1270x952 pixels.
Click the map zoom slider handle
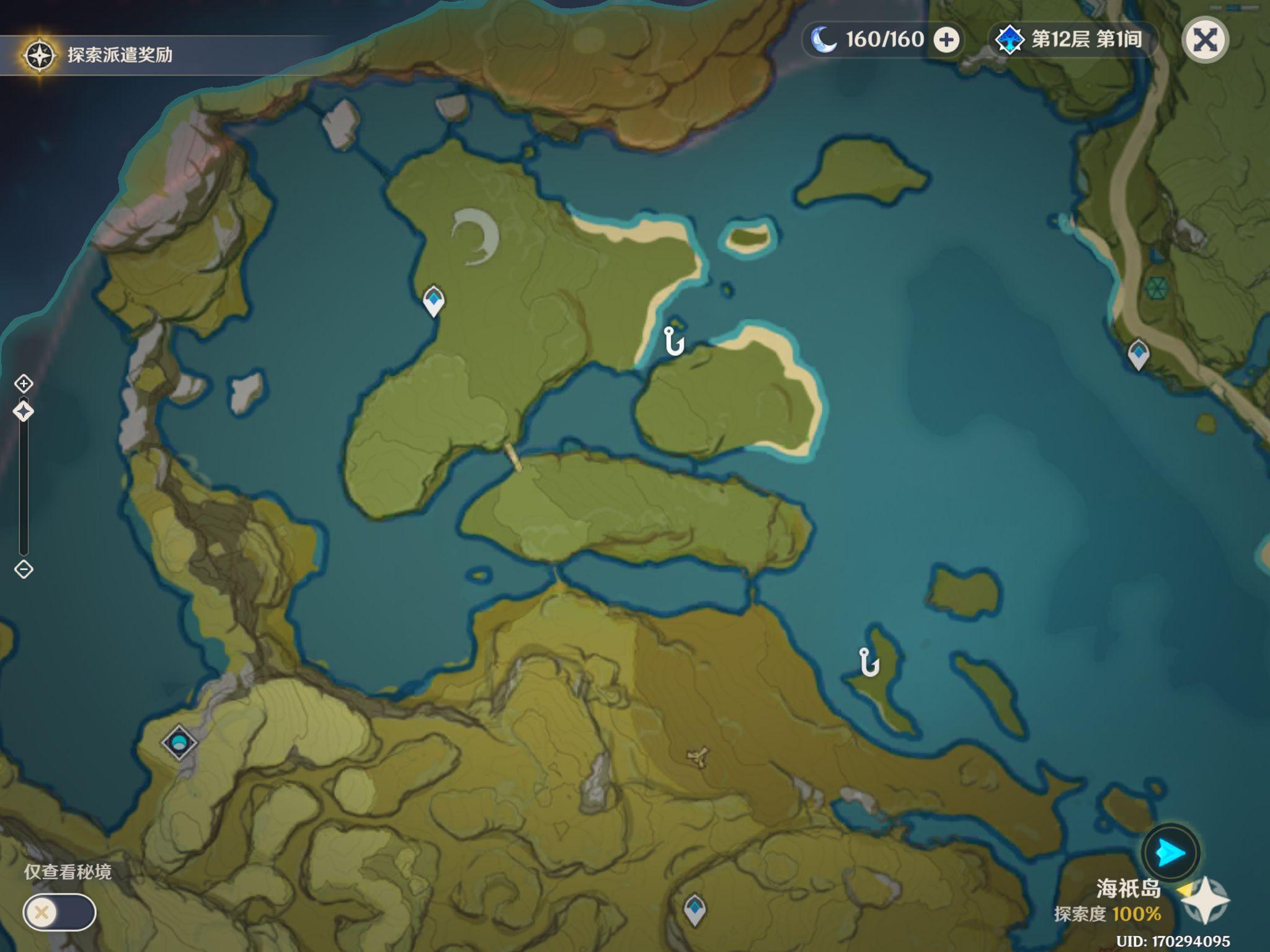[24, 412]
